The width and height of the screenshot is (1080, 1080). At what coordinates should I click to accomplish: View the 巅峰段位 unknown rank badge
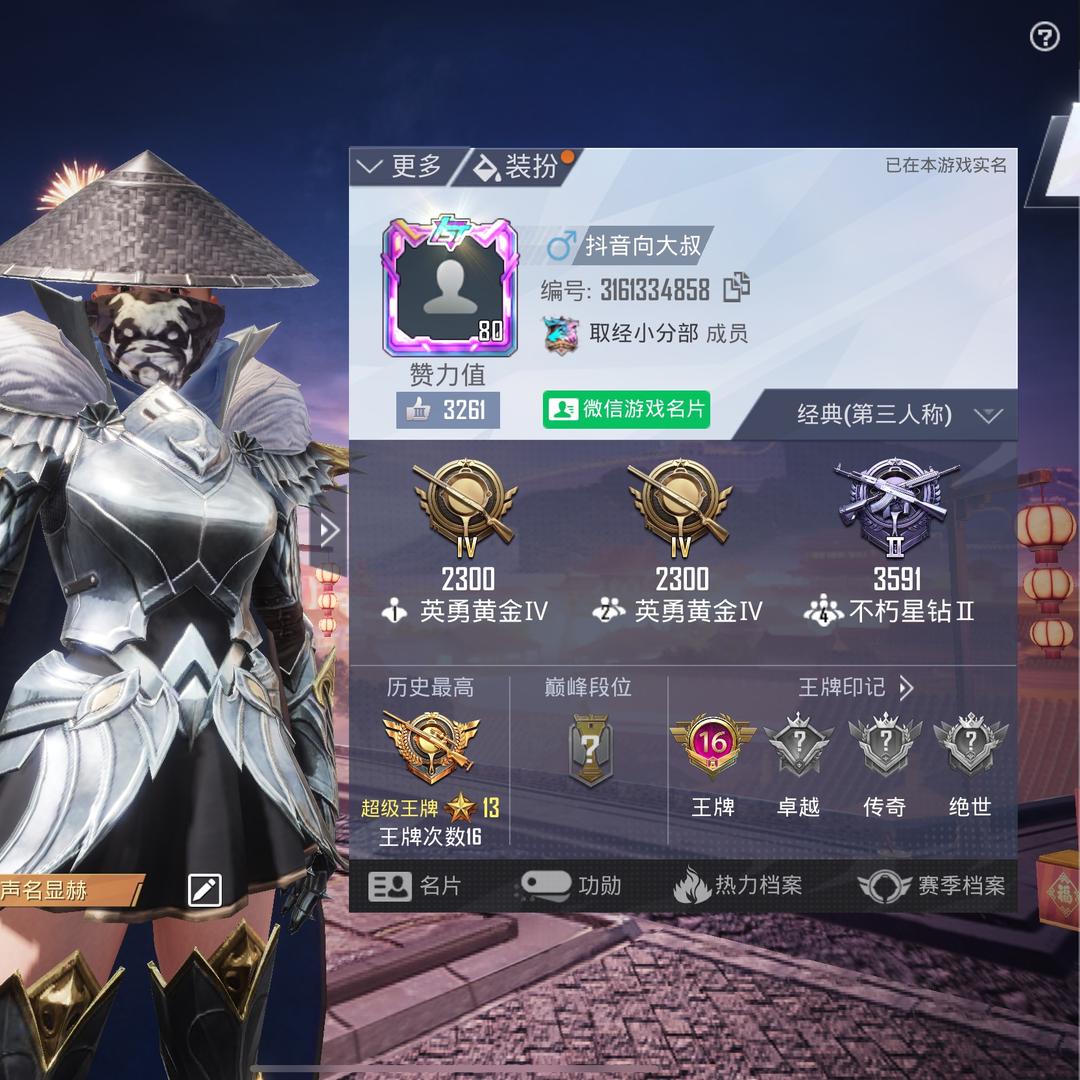(589, 749)
